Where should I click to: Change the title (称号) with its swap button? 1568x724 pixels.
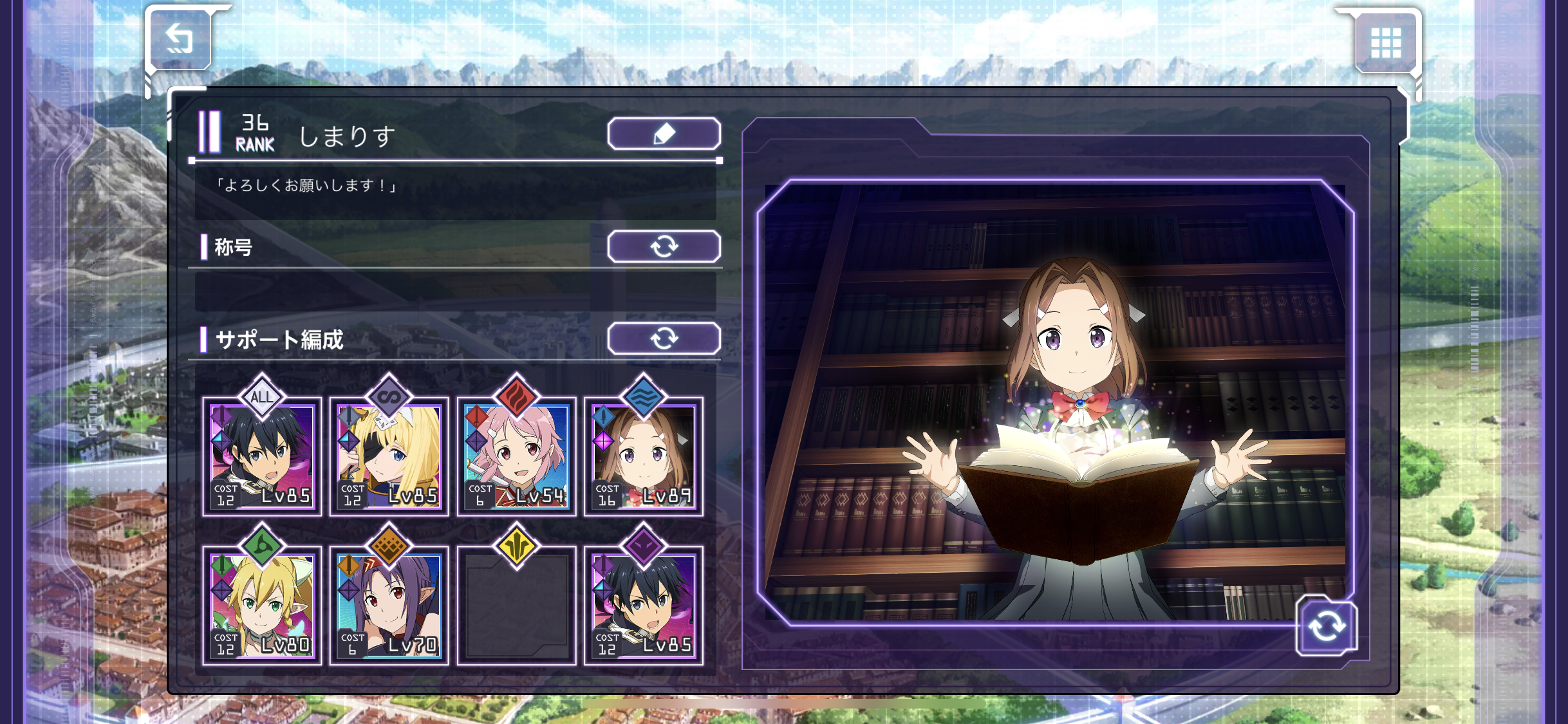click(664, 246)
